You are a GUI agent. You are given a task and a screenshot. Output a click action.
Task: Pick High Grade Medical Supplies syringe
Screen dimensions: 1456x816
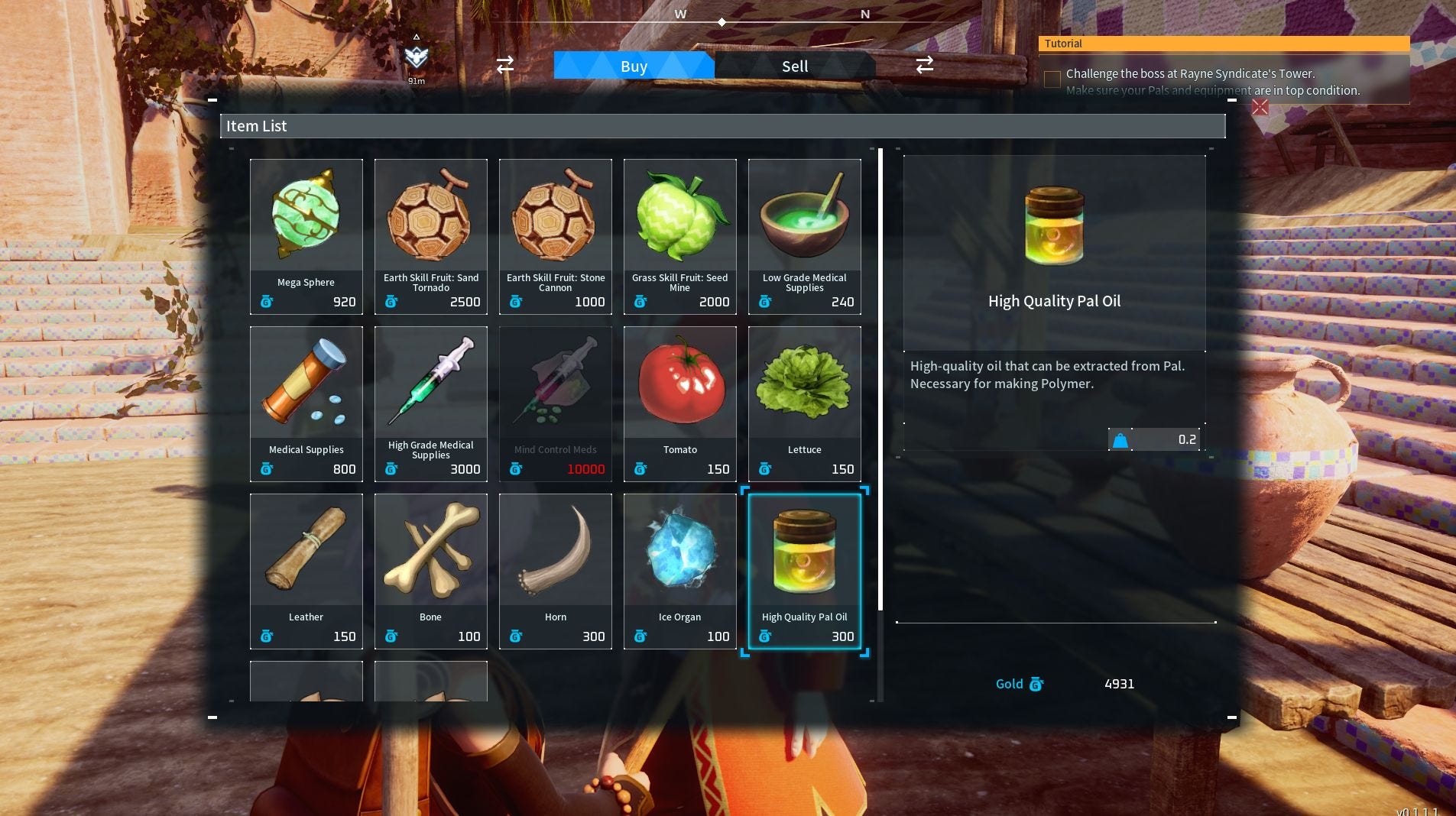tap(430, 403)
